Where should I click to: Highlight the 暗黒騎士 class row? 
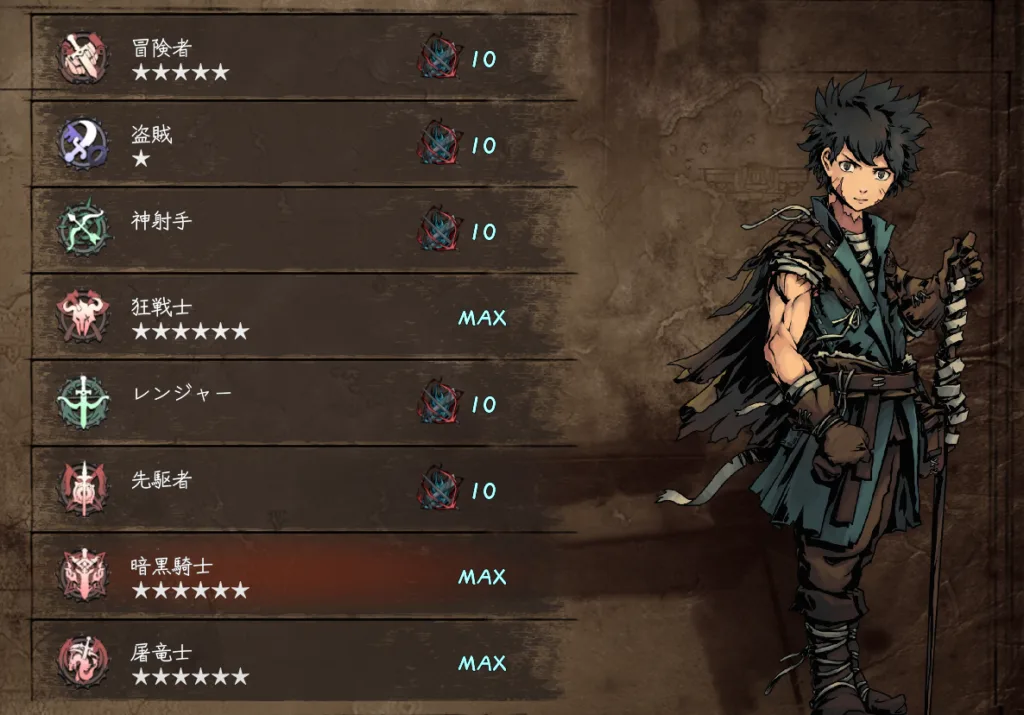[300, 576]
